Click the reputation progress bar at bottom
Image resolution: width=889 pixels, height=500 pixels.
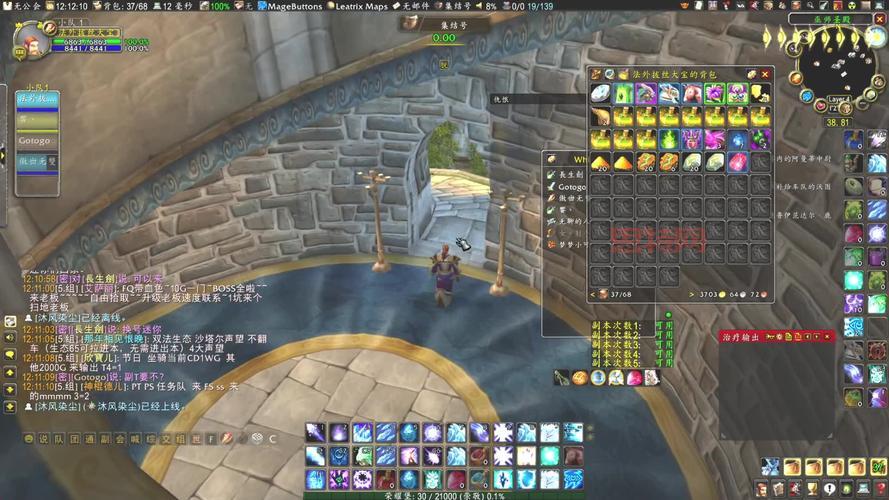click(x=444, y=495)
